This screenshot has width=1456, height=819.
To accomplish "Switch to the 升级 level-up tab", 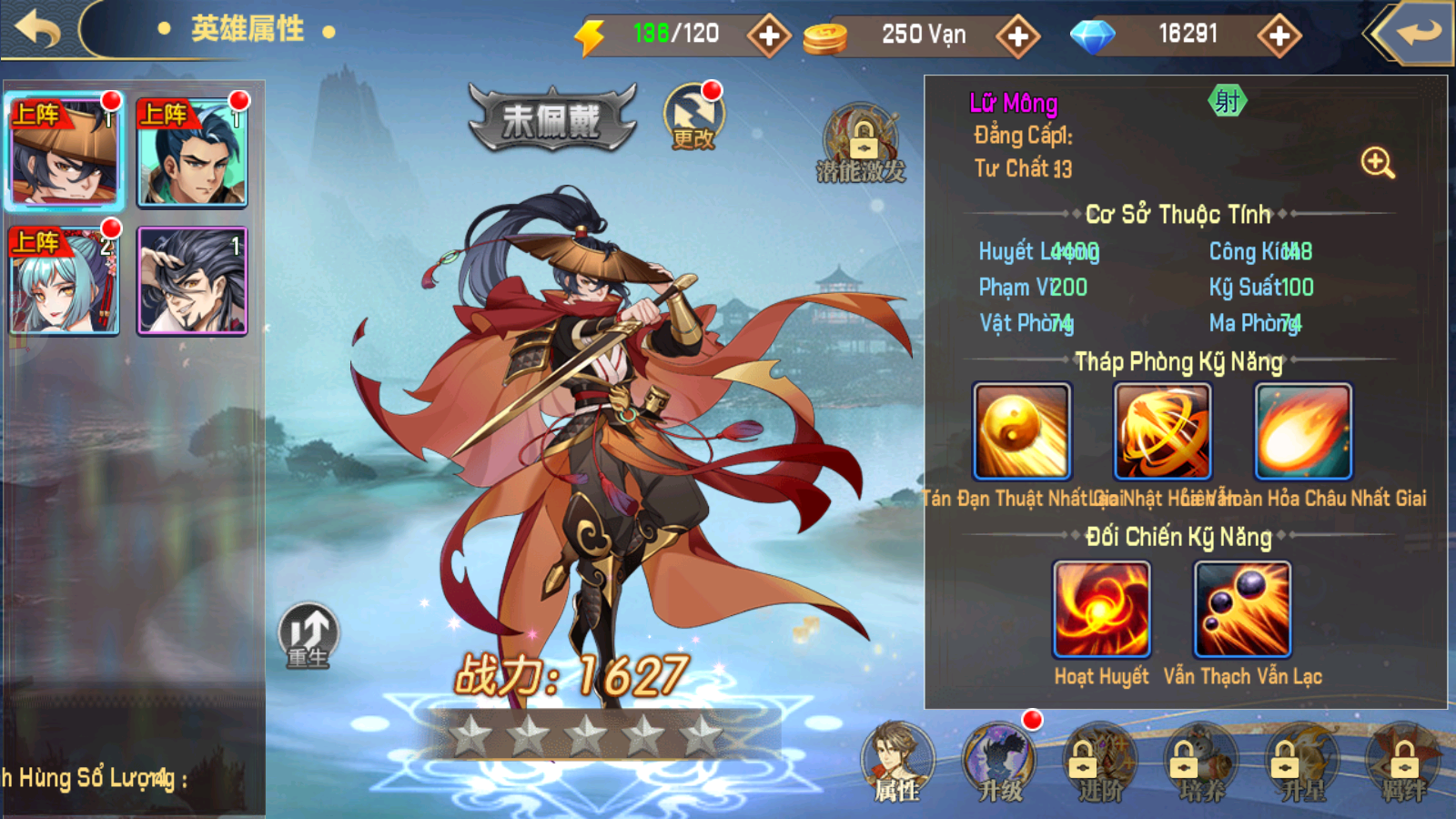I will [x=999, y=763].
